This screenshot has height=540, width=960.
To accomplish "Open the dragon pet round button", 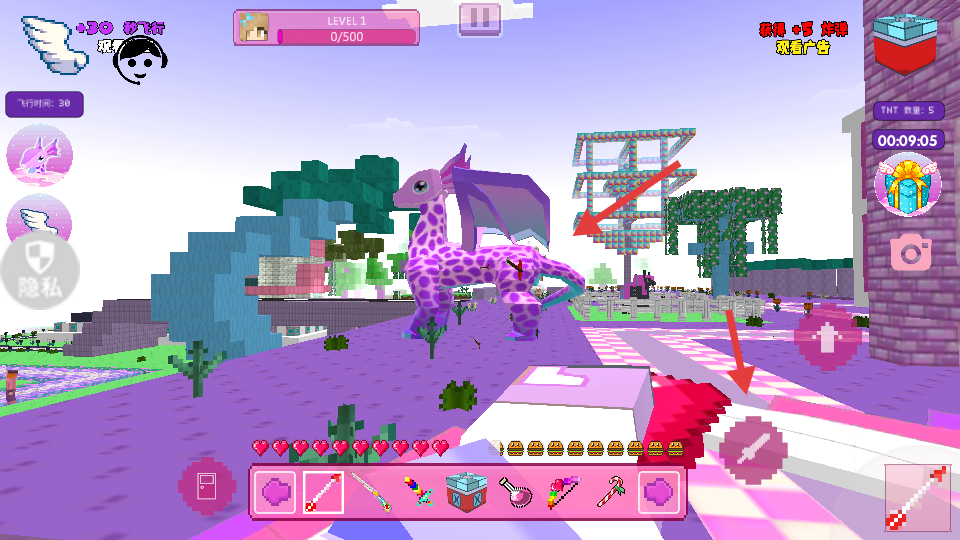I will pyautogui.click(x=39, y=156).
